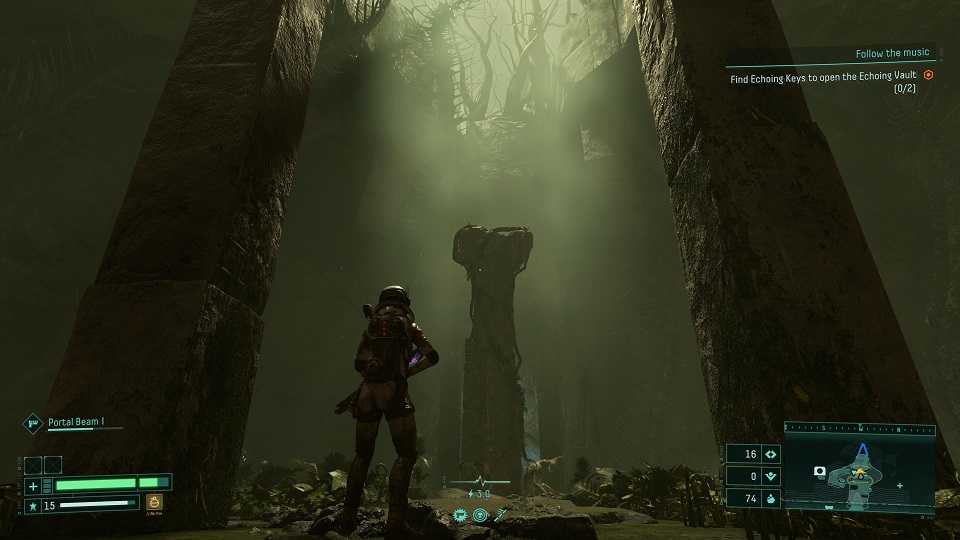Image resolution: width=960 pixels, height=540 pixels.
Task: Click the orange hexagon objective marker
Action: point(928,75)
